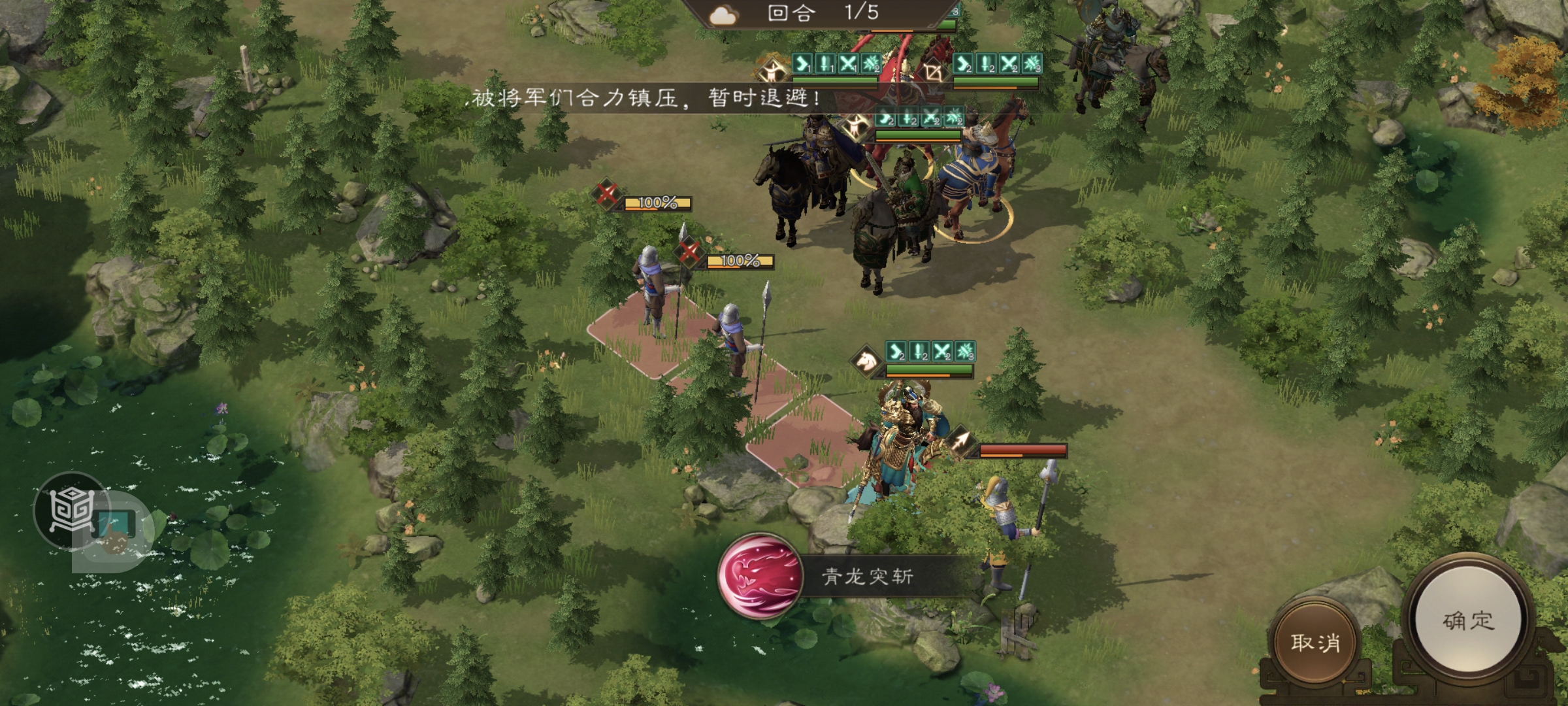Cancel the move with 取消 button
The height and width of the screenshot is (706, 1568).
click(1315, 642)
